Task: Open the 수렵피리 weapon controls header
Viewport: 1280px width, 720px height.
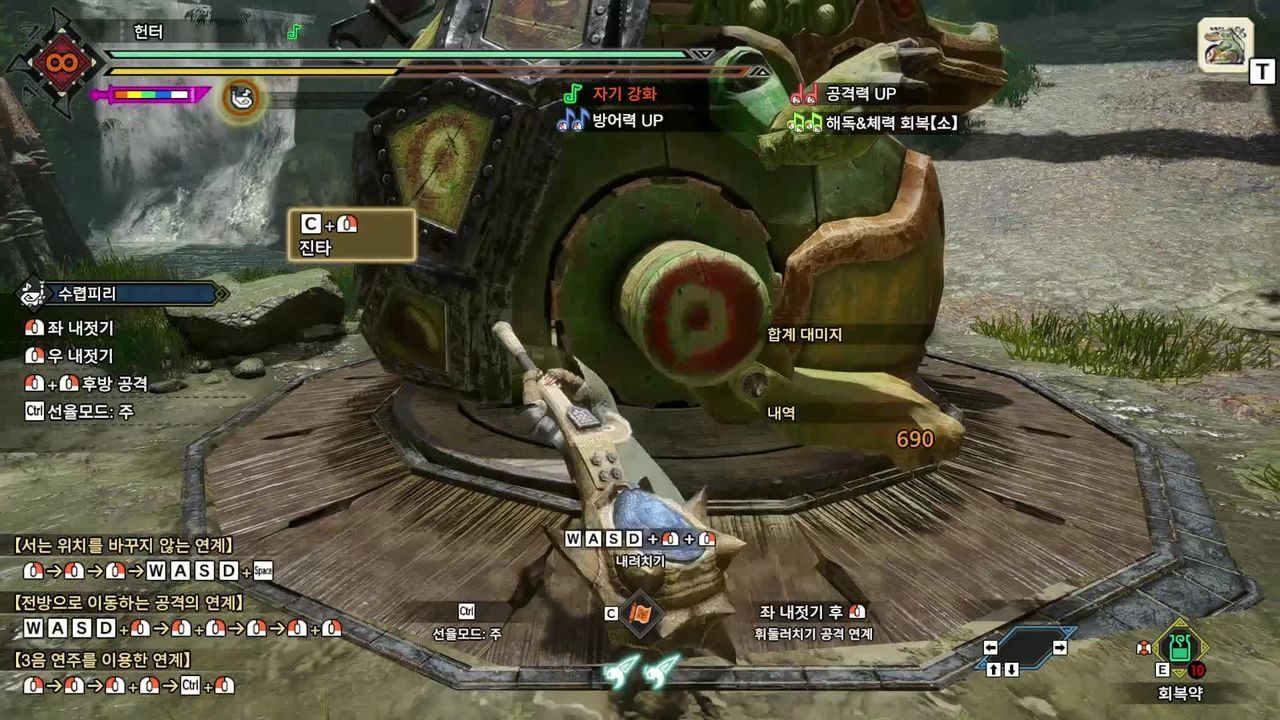Action: click(122, 294)
